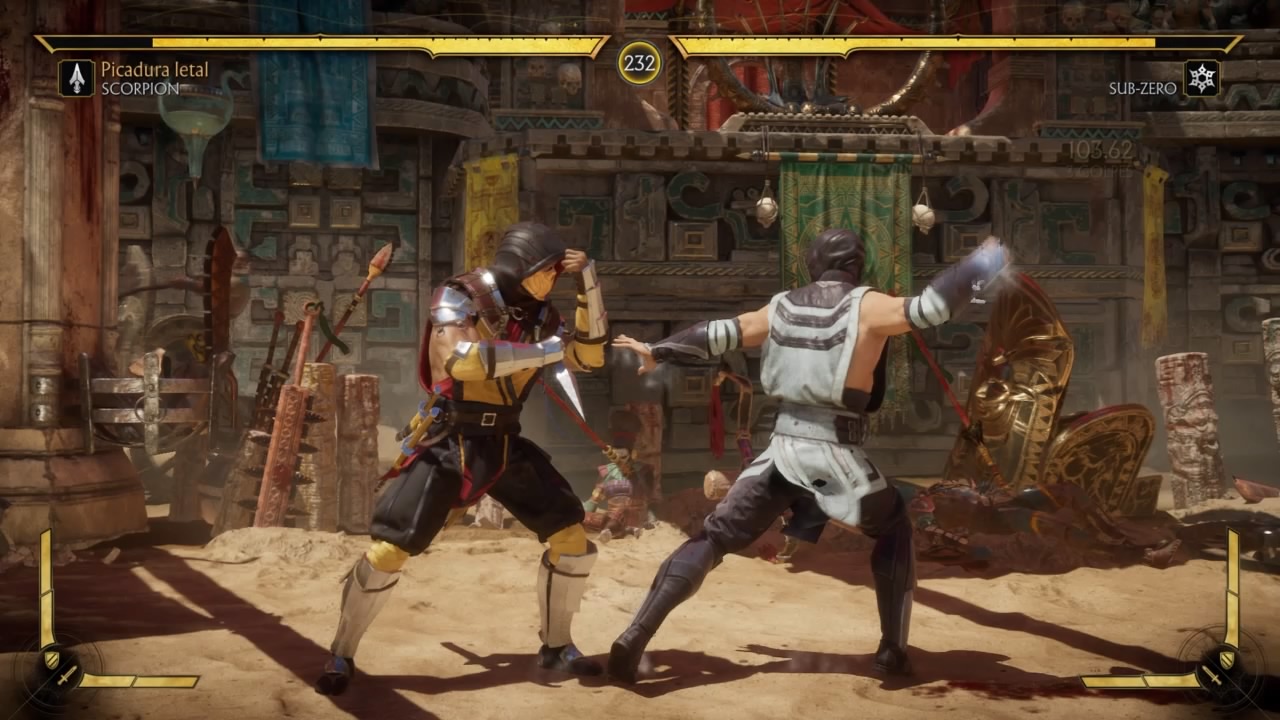The height and width of the screenshot is (720, 1280).
Task: Select Sub-Zero's defensive shield meter icon
Action: tap(1229, 659)
